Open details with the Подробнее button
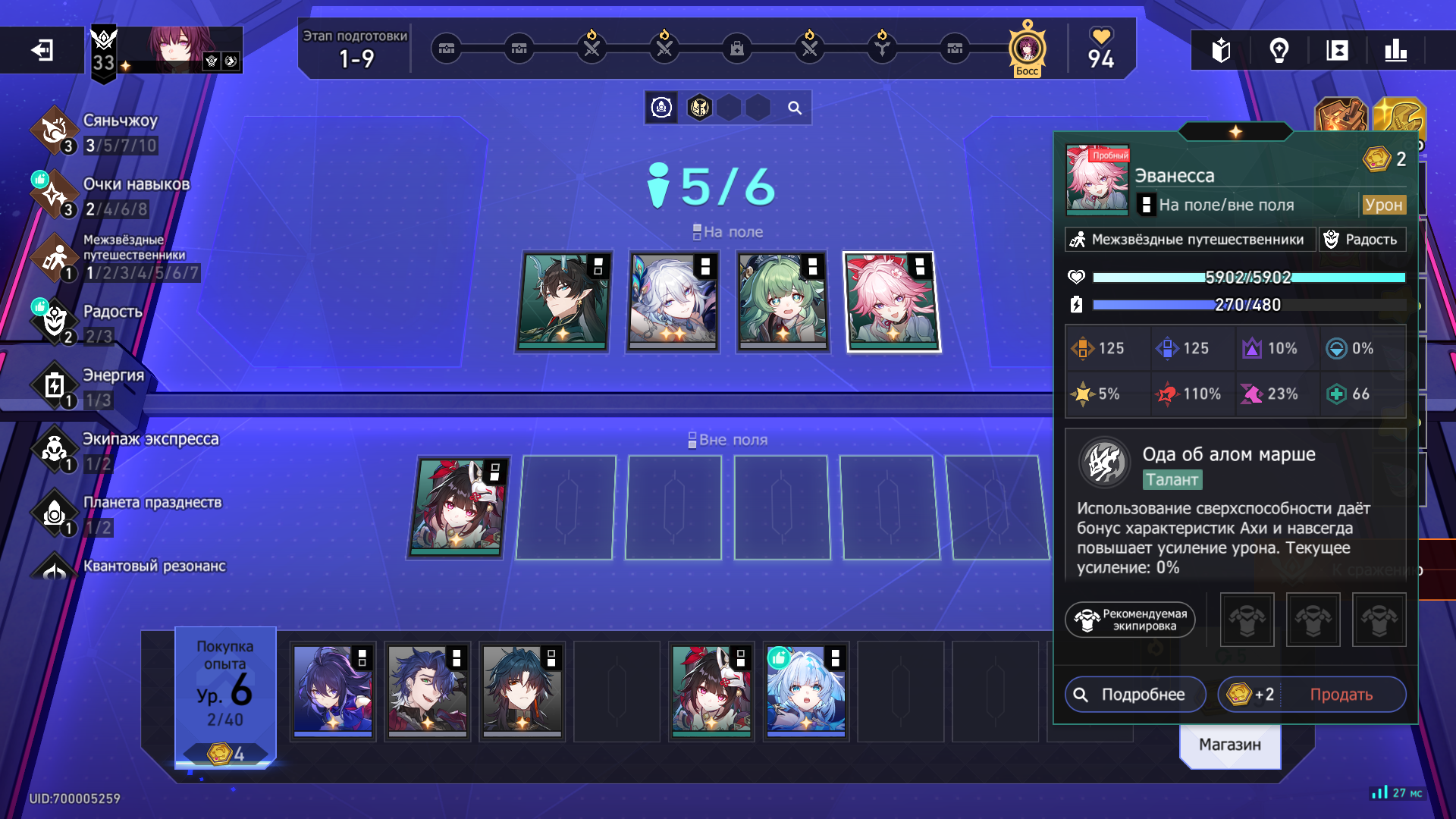Screen dimensions: 1456x819 point(1134,695)
